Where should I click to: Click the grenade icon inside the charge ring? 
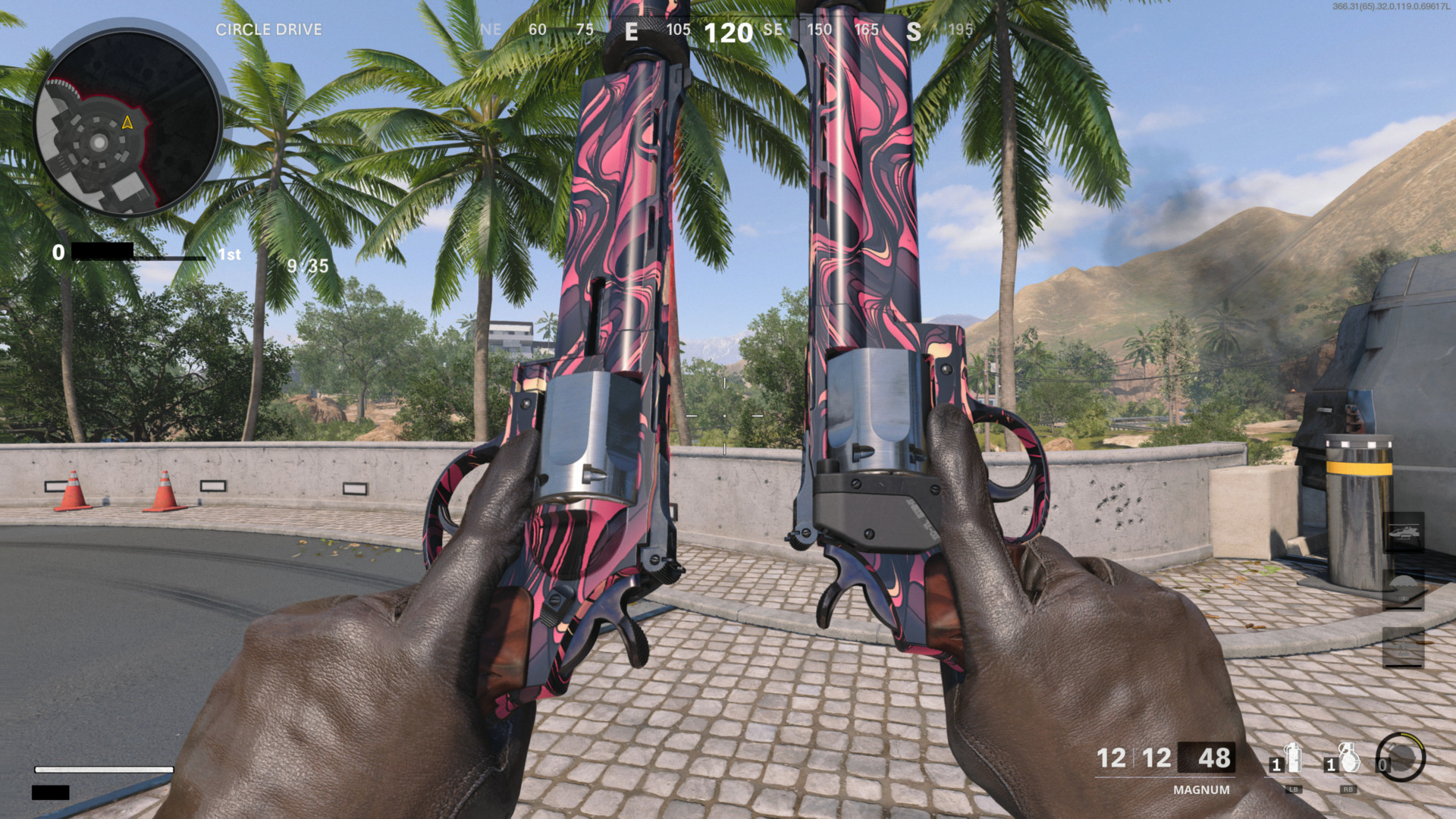pyautogui.click(x=1401, y=757)
